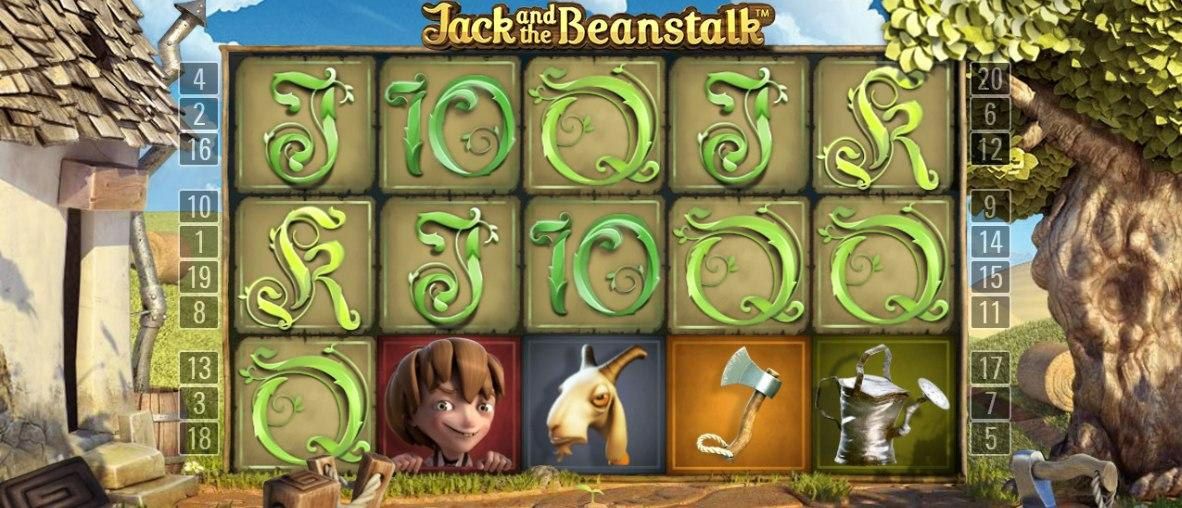Show payline 6 on the reels
This screenshot has height=508, width=1182.
pyautogui.click(x=991, y=114)
